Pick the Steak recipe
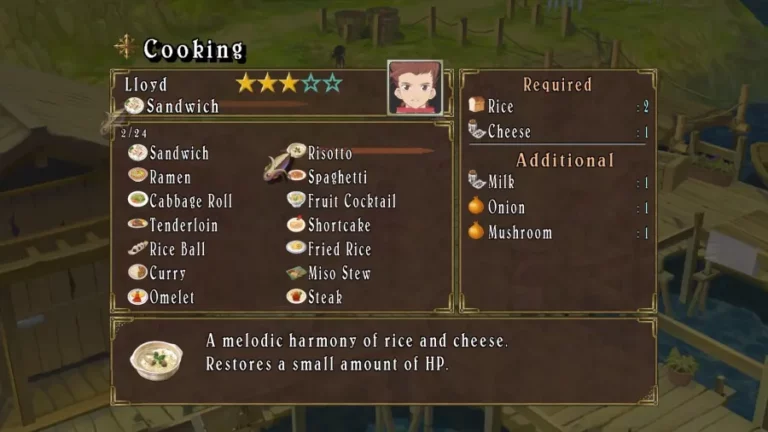768x432 pixels. [325, 297]
